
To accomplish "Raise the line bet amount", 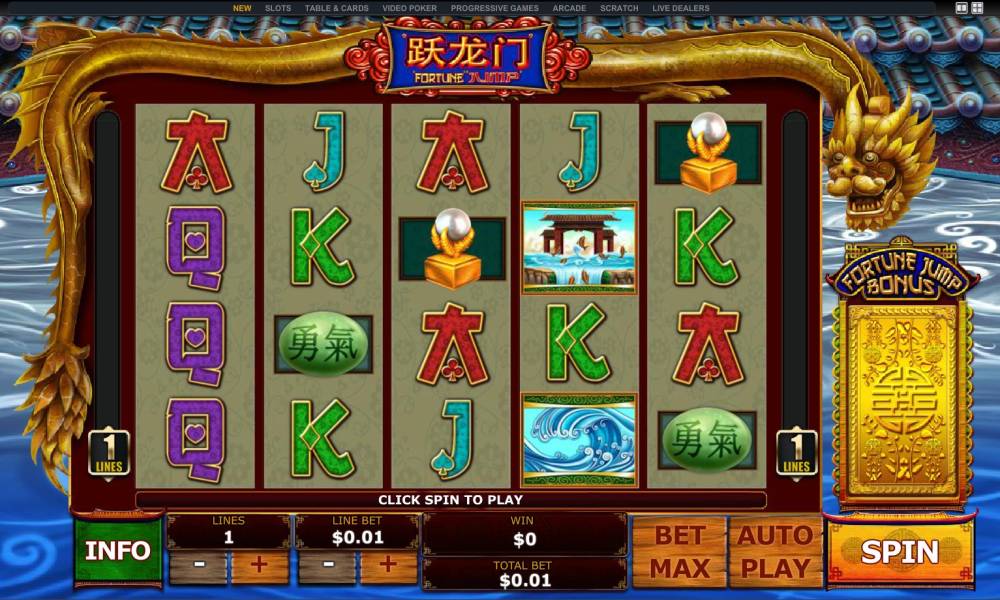I will pyautogui.click(x=389, y=565).
